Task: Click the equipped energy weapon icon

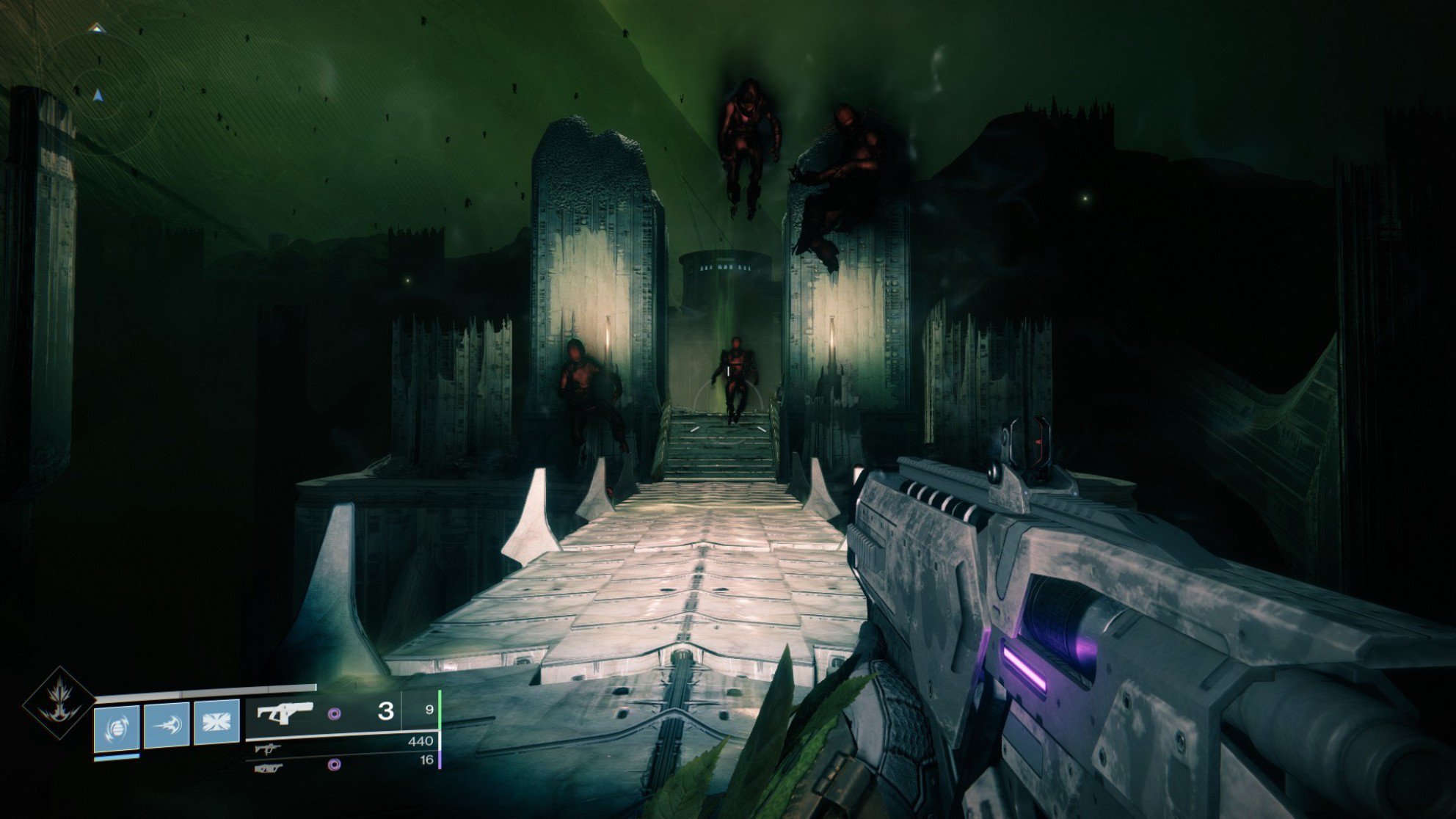Action: [x=285, y=712]
